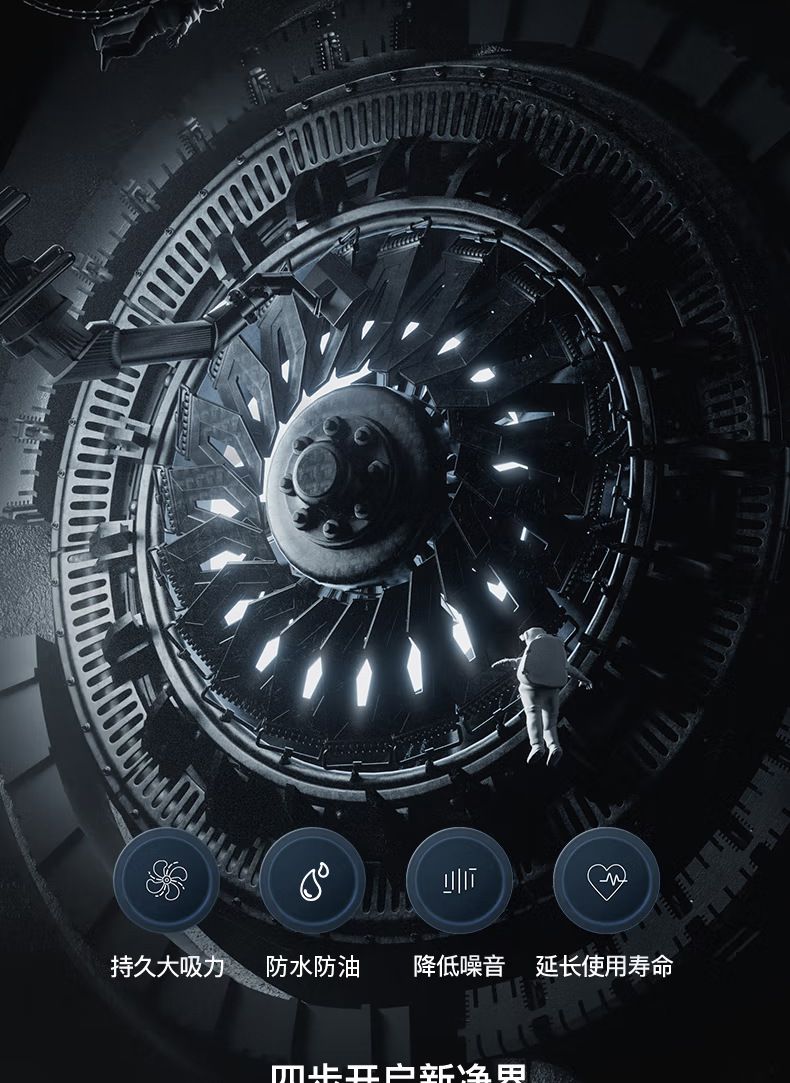Tap the heart pulse extended lifespan icon

pyautogui.click(x=606, y=881)
